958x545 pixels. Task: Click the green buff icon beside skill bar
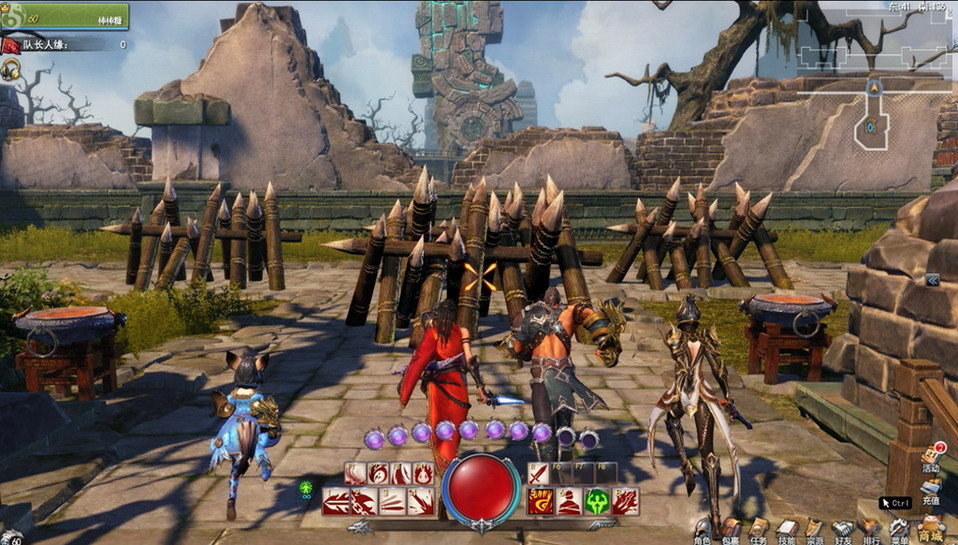306,489
